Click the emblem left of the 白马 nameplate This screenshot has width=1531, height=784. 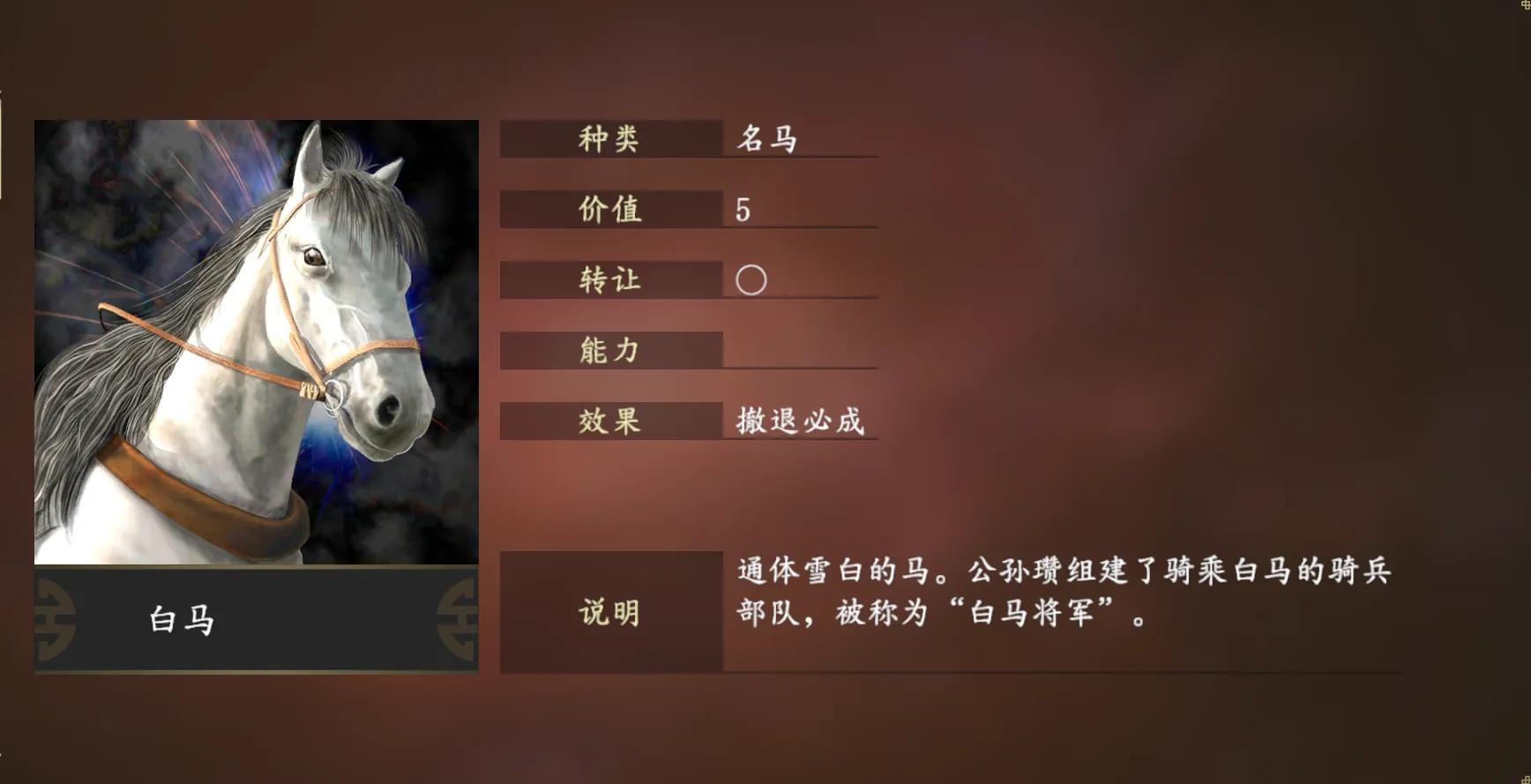pos(55,616)
